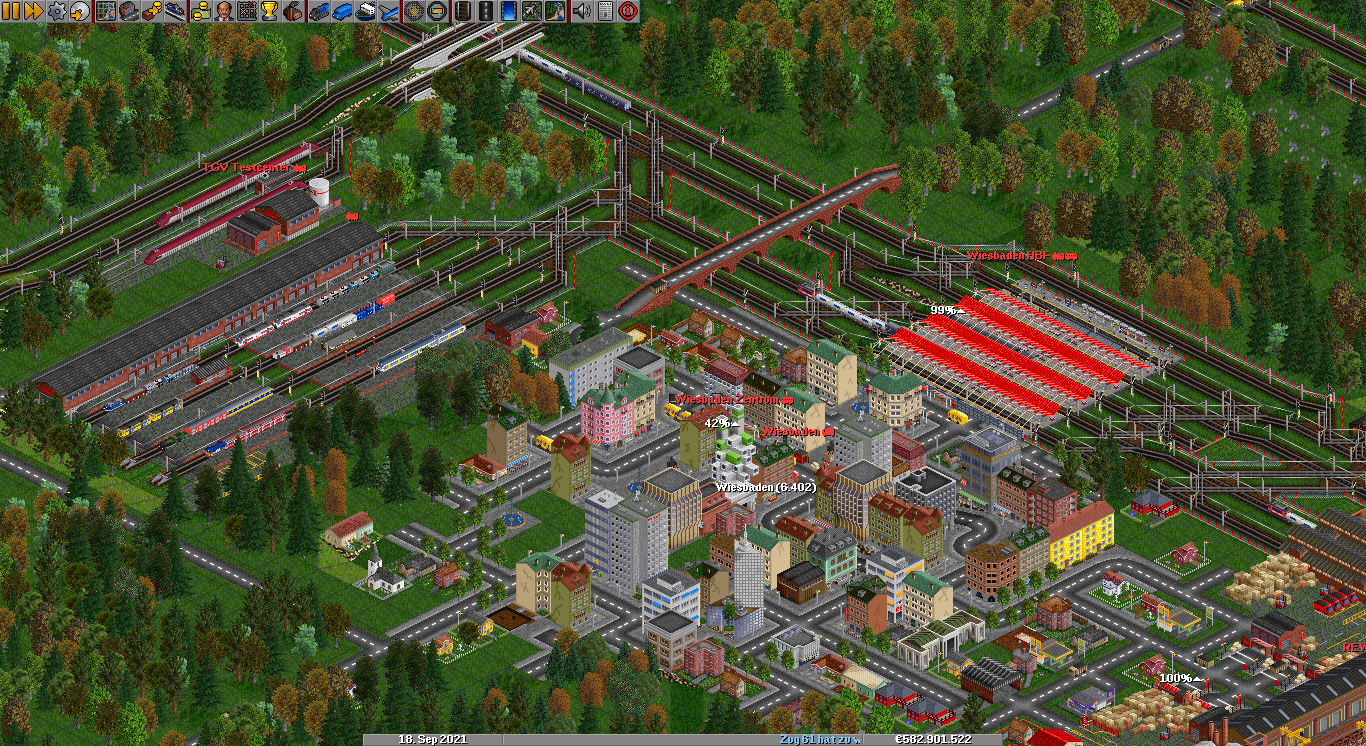Open the save game disk menu
The image size is (1366, 746).
[x=79, y=11]
